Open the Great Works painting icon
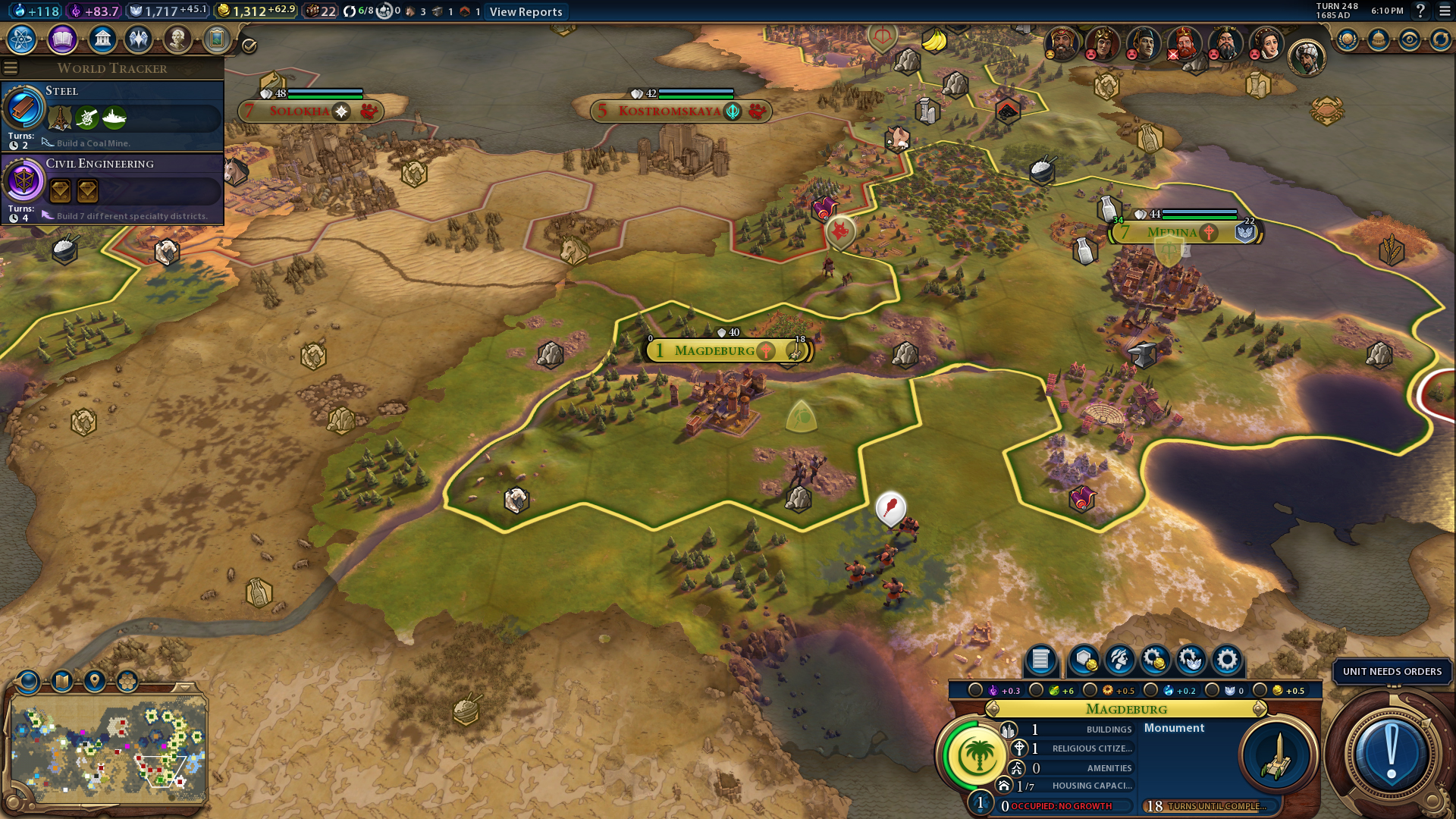1456x819 pixels. coord(217,39)
